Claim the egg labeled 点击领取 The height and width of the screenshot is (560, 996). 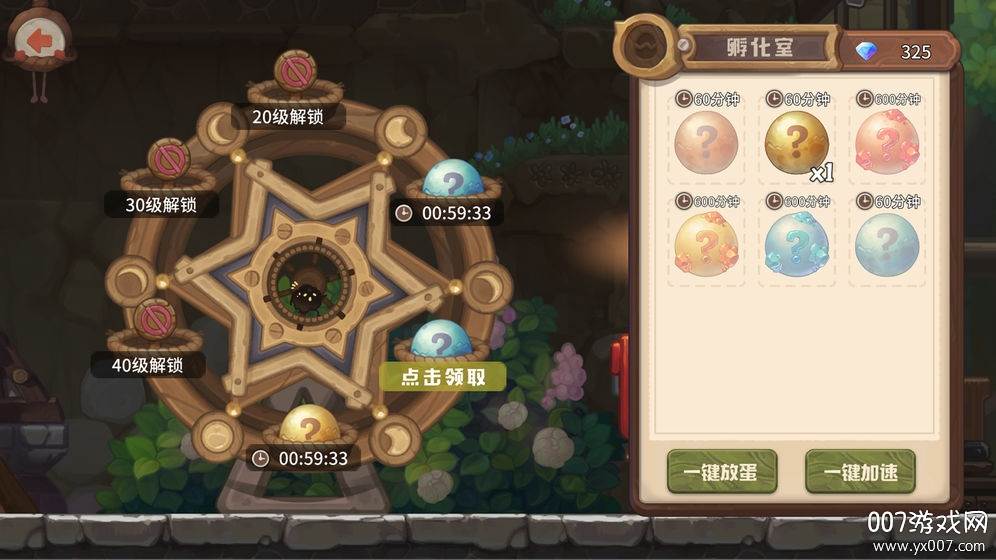pyautogui.click(x=441, y=342)
